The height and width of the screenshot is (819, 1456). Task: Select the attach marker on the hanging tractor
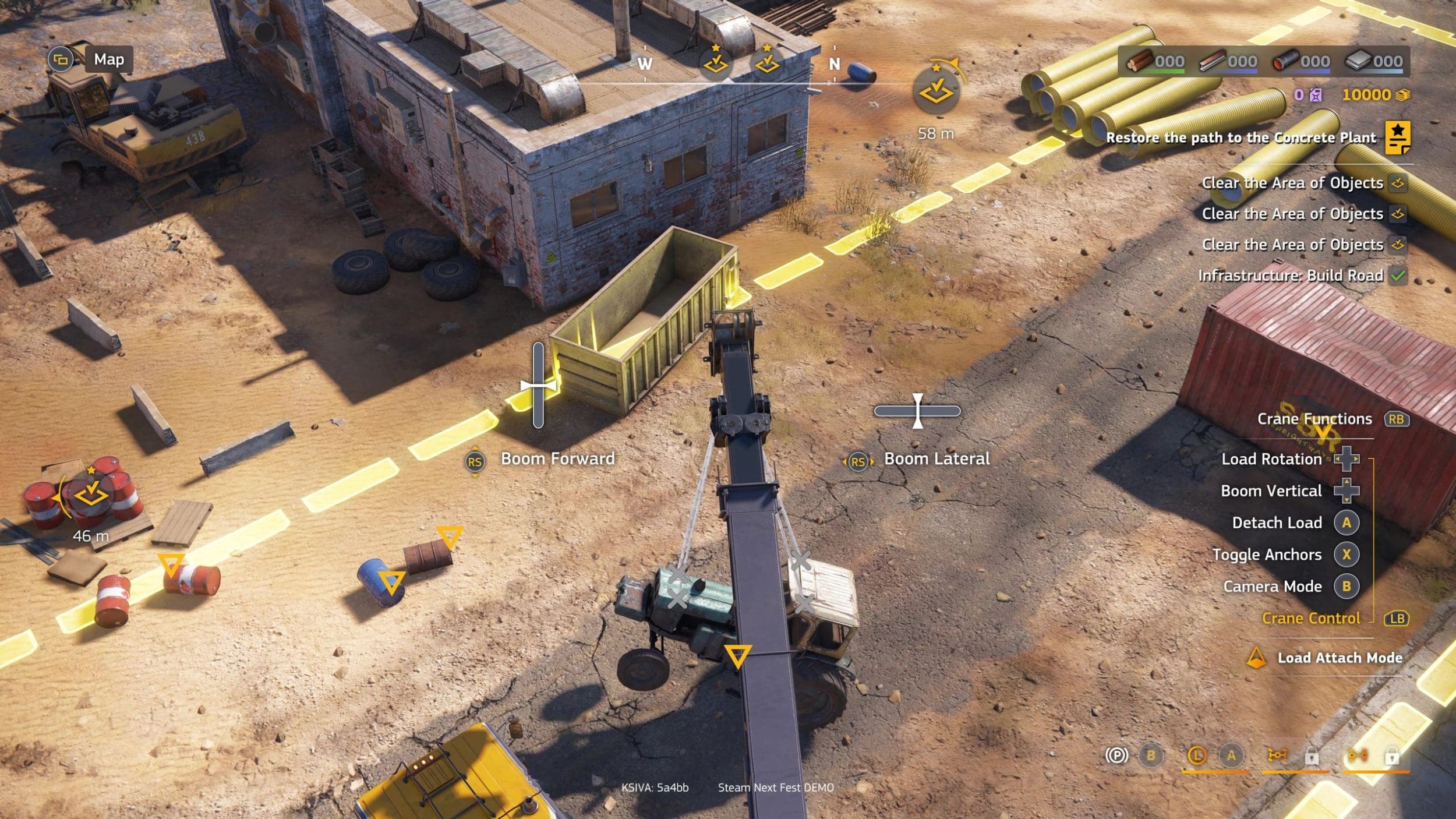click(x=737, y=655)
